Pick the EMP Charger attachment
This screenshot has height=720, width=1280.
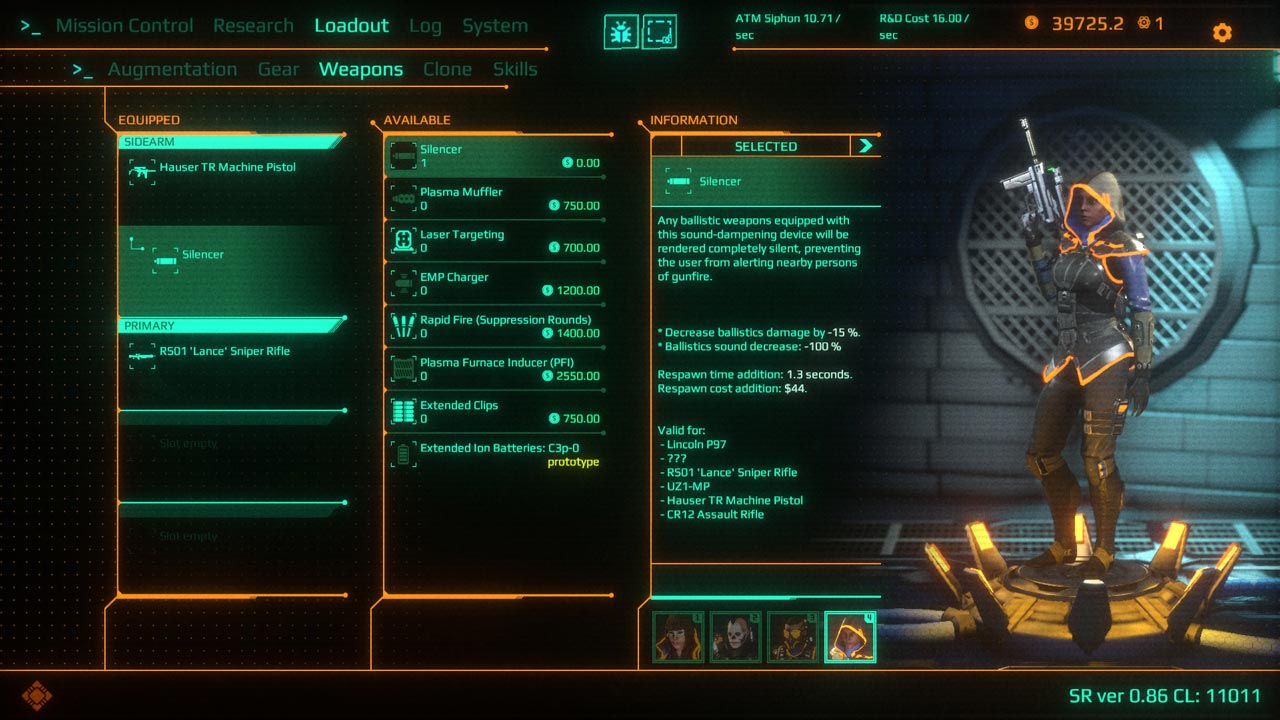point(497,283)
